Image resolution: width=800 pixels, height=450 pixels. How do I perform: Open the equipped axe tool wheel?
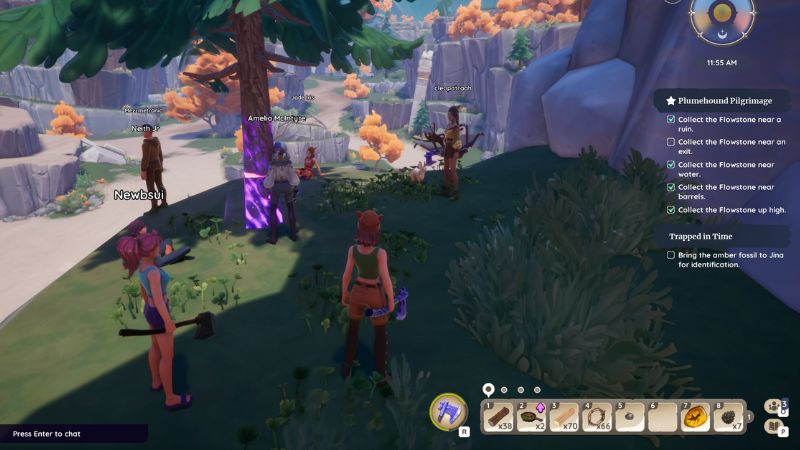[448, 412]
